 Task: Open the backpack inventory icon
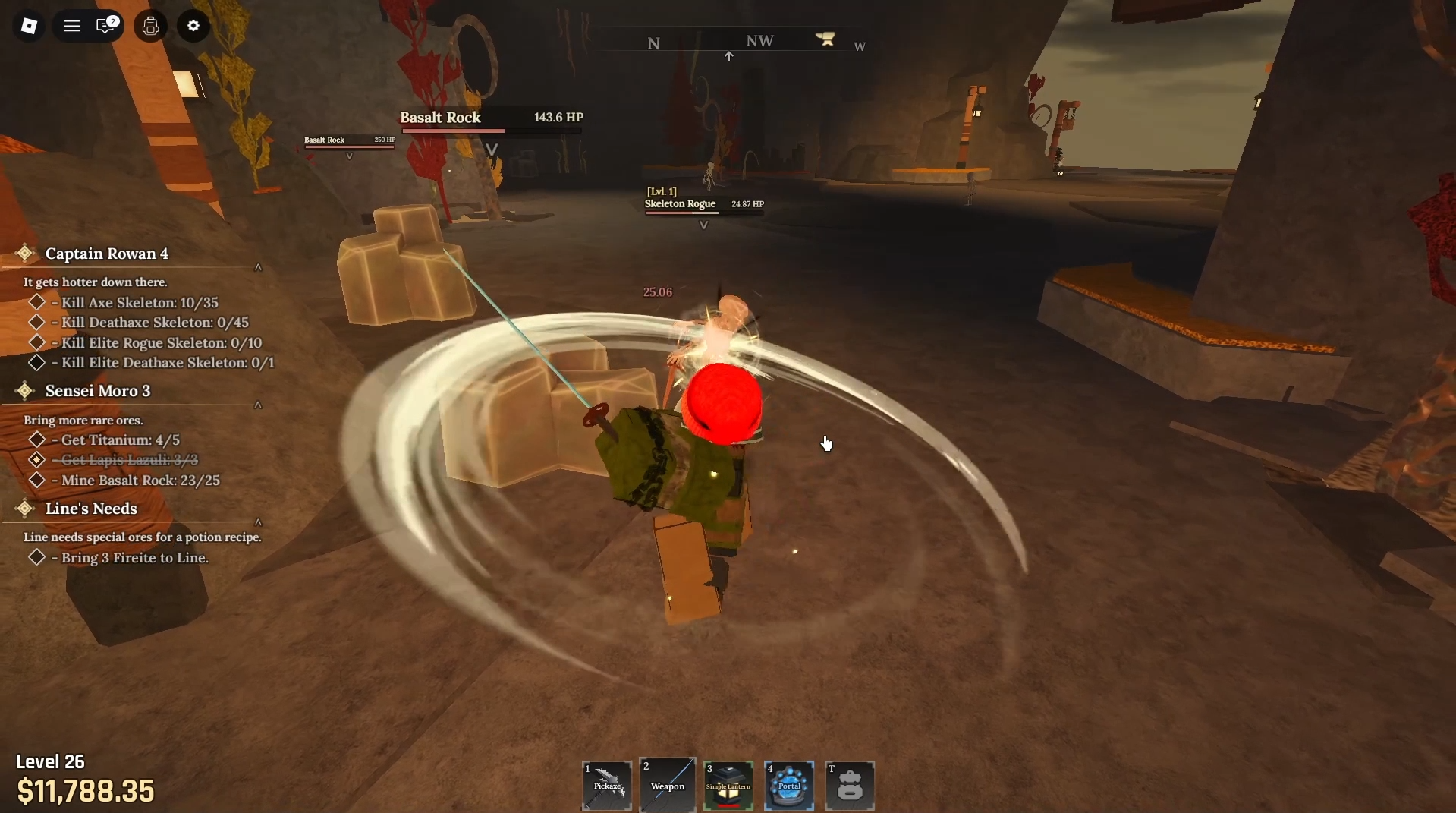tap(149, 25)
